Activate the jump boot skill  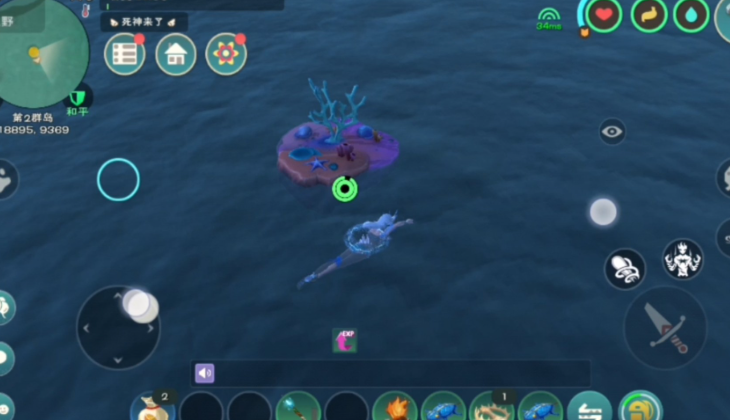click(625, 268)
